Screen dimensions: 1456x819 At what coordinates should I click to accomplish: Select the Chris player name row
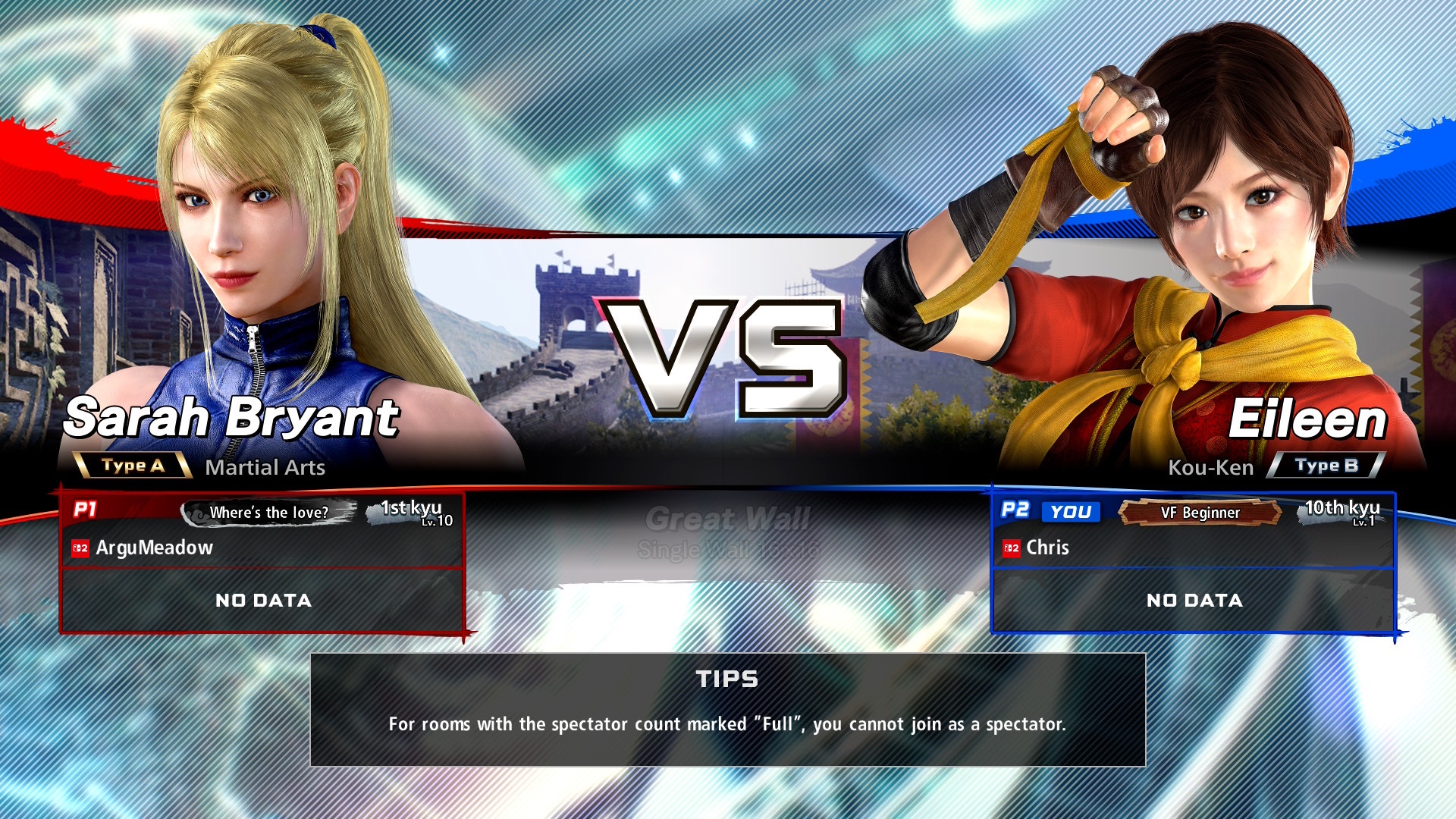point(1193,548)
